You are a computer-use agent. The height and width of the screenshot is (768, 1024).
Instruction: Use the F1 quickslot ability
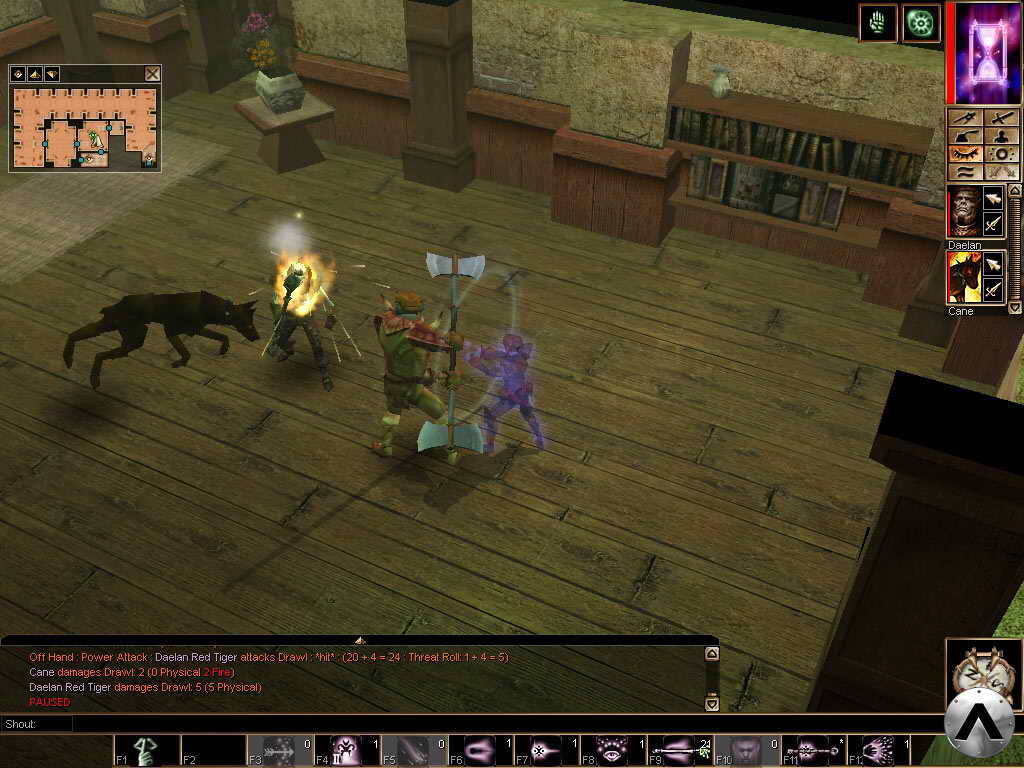tap(145, 751)
